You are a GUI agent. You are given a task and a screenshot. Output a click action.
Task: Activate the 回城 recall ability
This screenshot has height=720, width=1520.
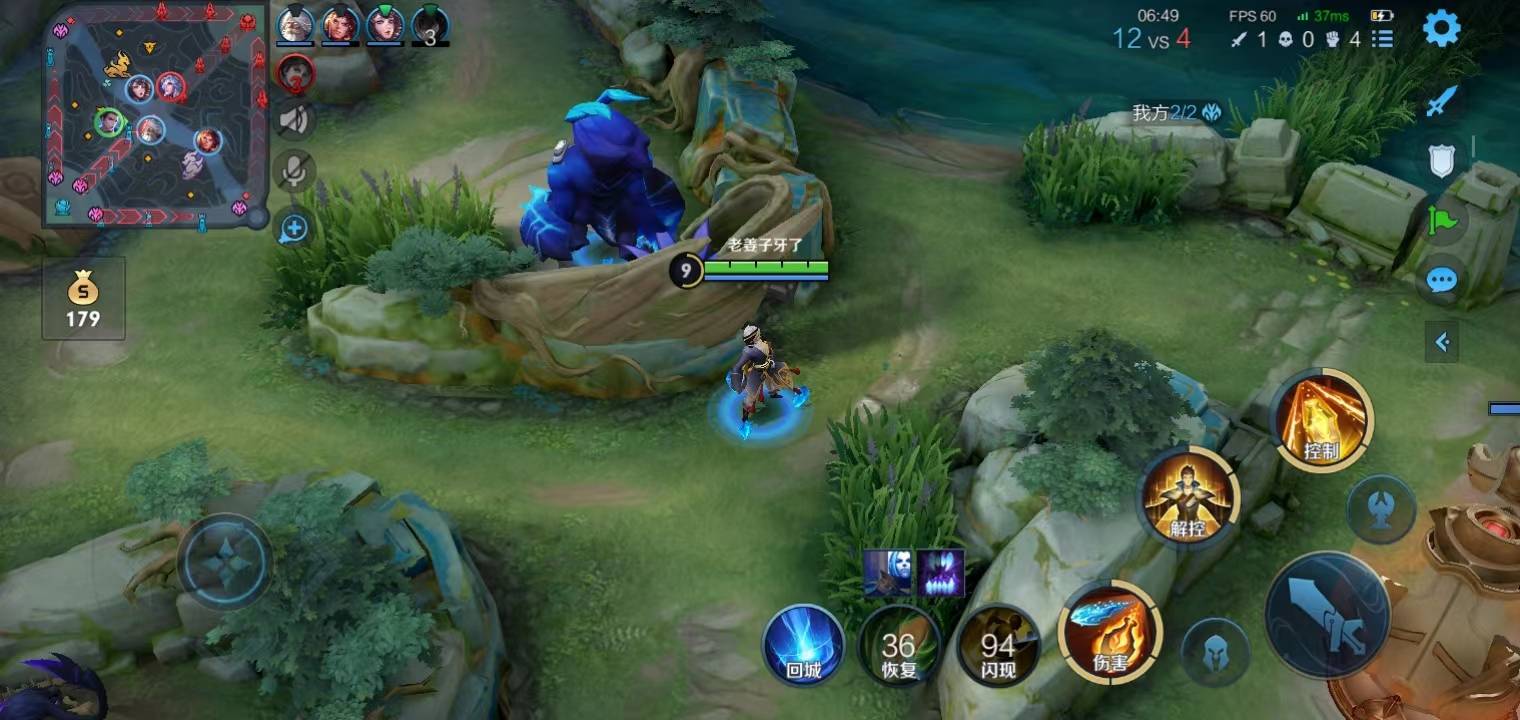click(803, 645)
